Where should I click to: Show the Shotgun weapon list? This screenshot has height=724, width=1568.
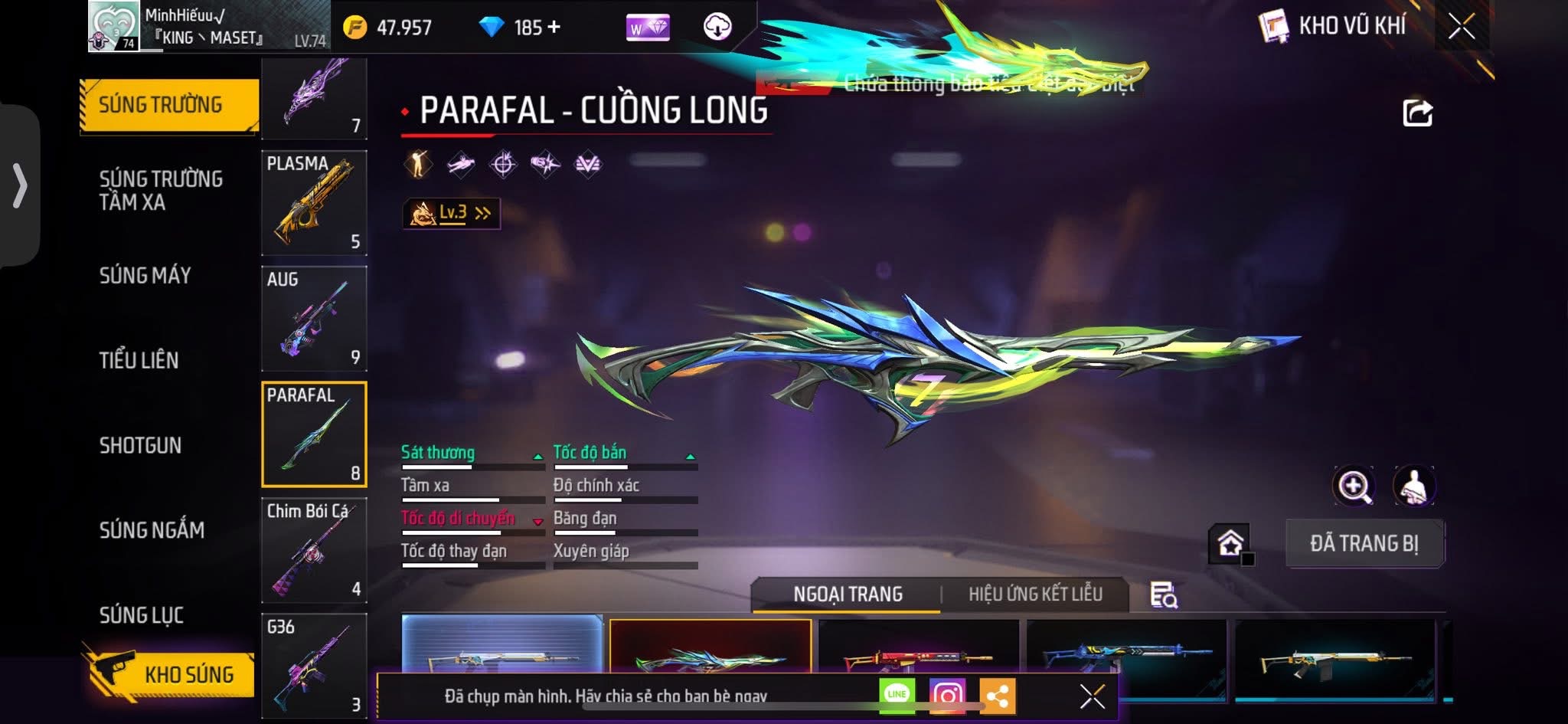(140, 445)
